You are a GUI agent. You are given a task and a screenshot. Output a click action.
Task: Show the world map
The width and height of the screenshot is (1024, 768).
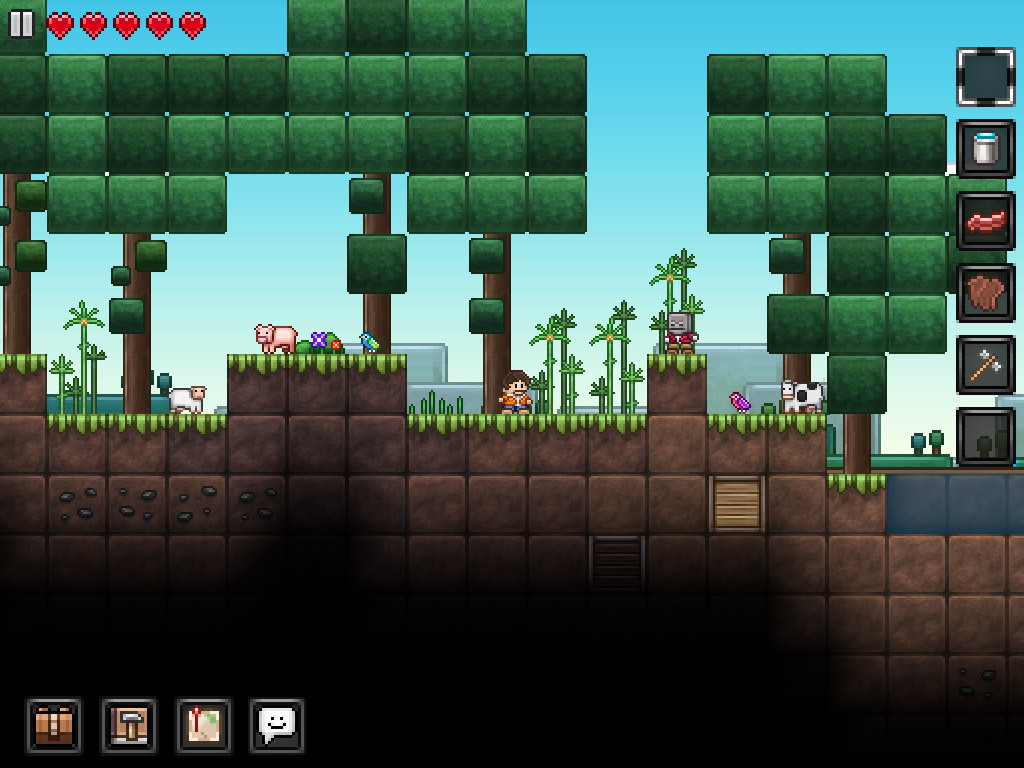click(203, 725)
